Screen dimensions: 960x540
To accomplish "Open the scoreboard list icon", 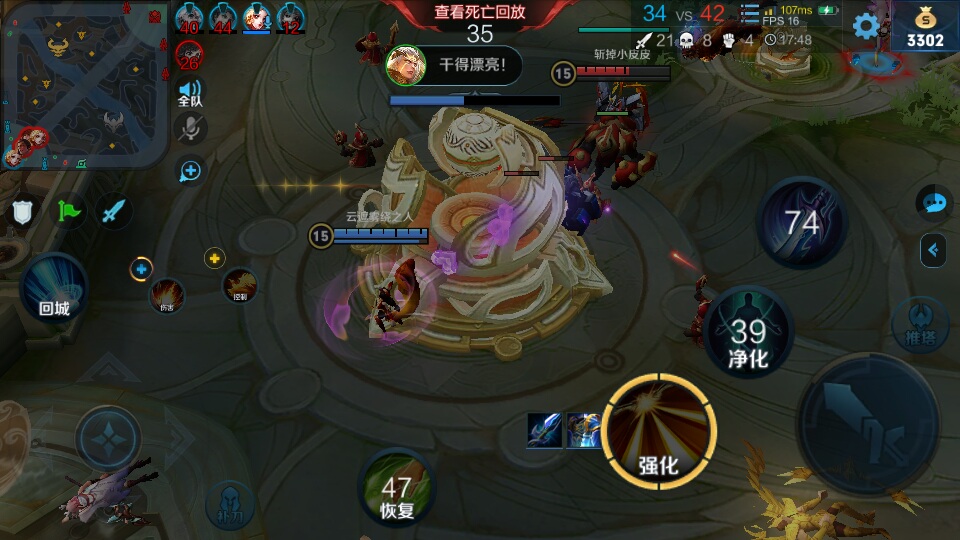I will pos(750,13).
